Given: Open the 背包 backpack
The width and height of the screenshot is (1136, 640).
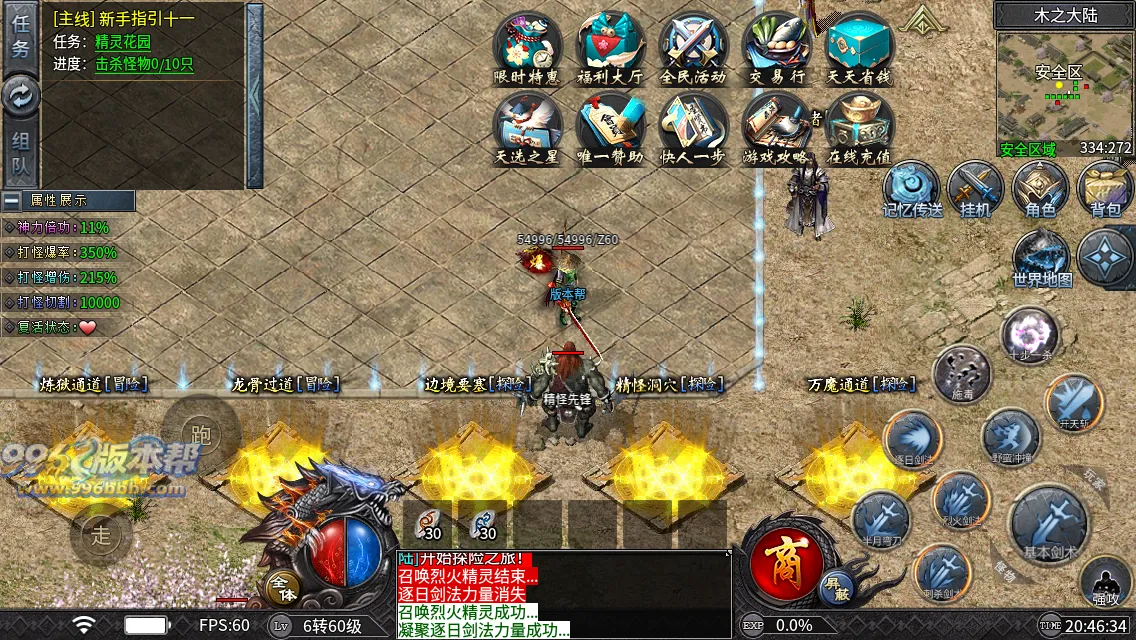Looking at the screenshot, I should (x=1105, y=188).
